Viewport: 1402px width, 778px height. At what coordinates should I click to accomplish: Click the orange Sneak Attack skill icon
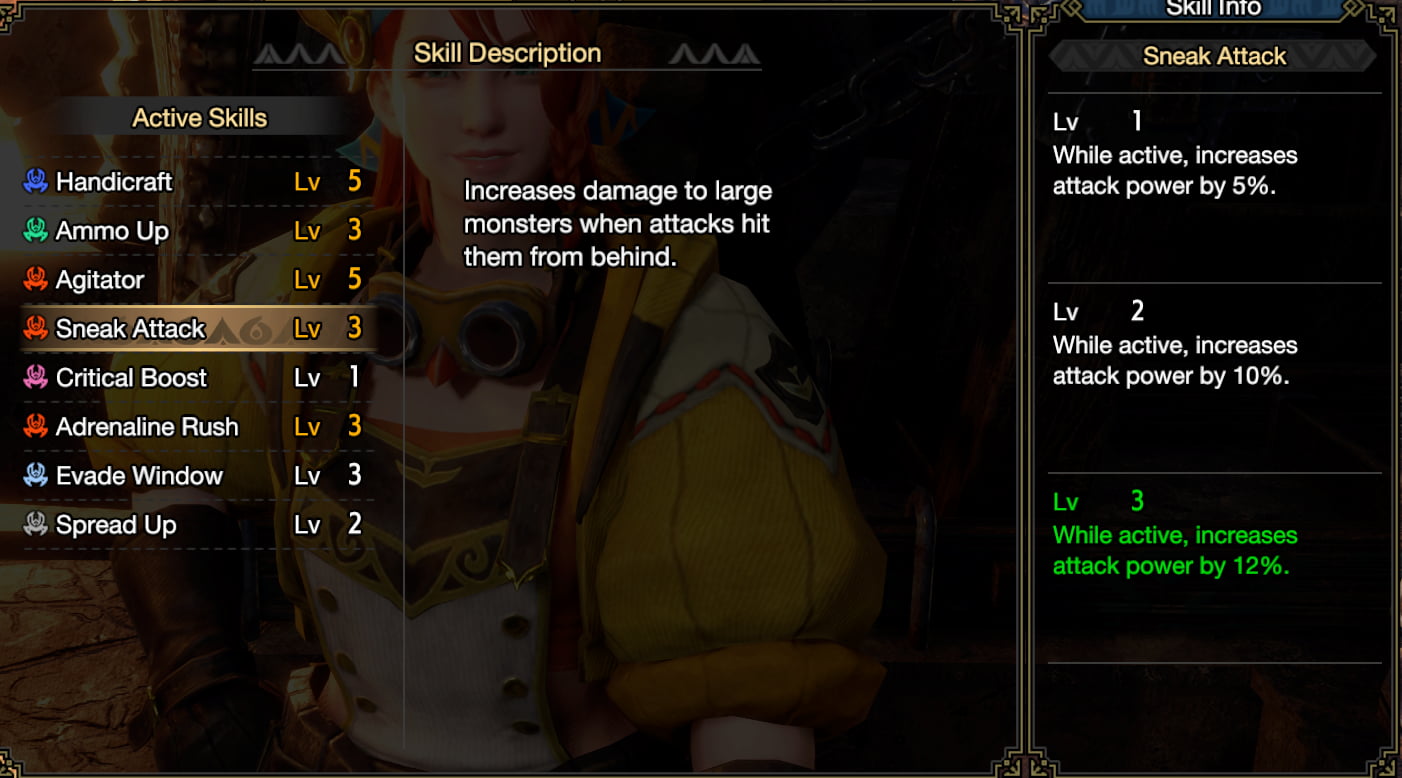coord(35,328)
